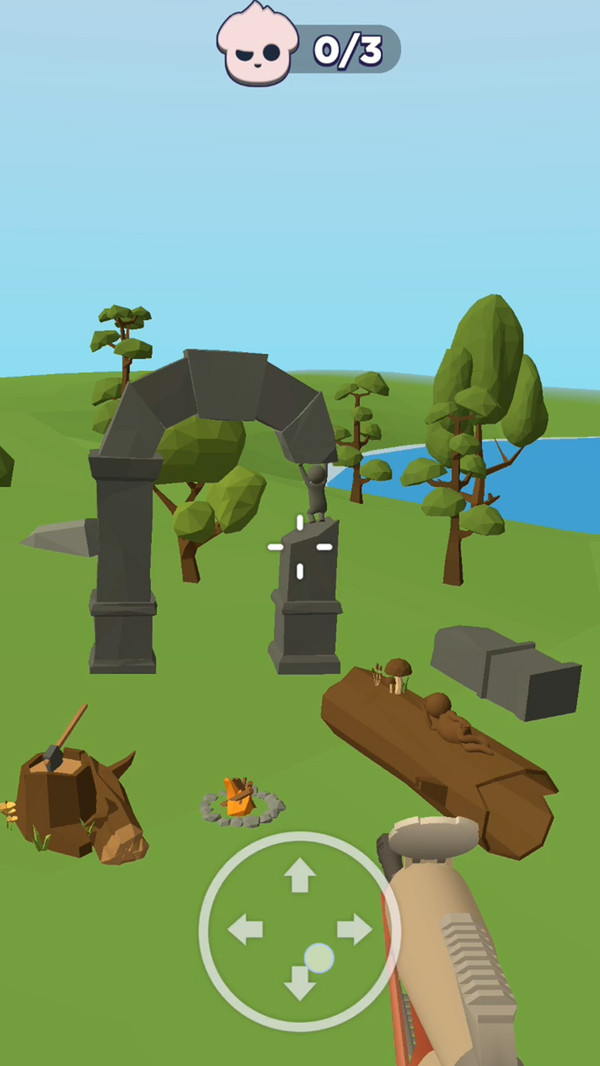
Task: Tap the up arrow on the movement pad
Action: pos(299,875)
